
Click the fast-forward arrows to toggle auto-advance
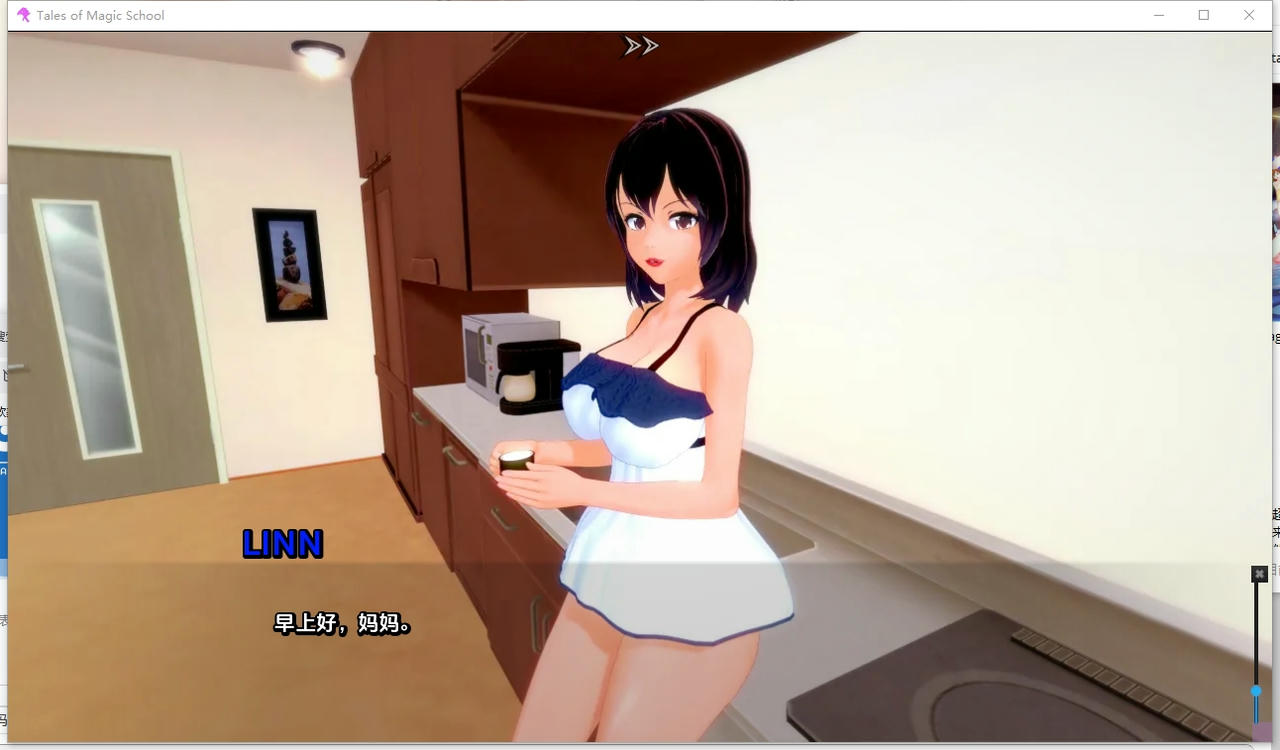click(640, 45)
